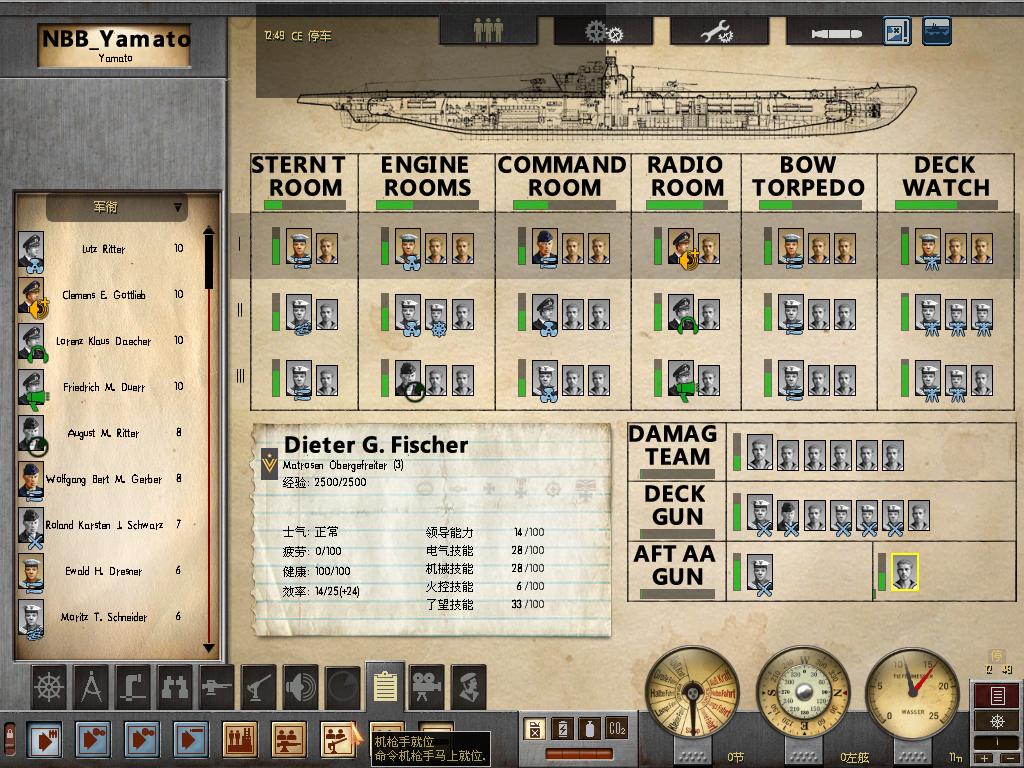Open the navigation compass-divider map station
Viewport: 1024px width, 768px height.
(x=92, y=685)
